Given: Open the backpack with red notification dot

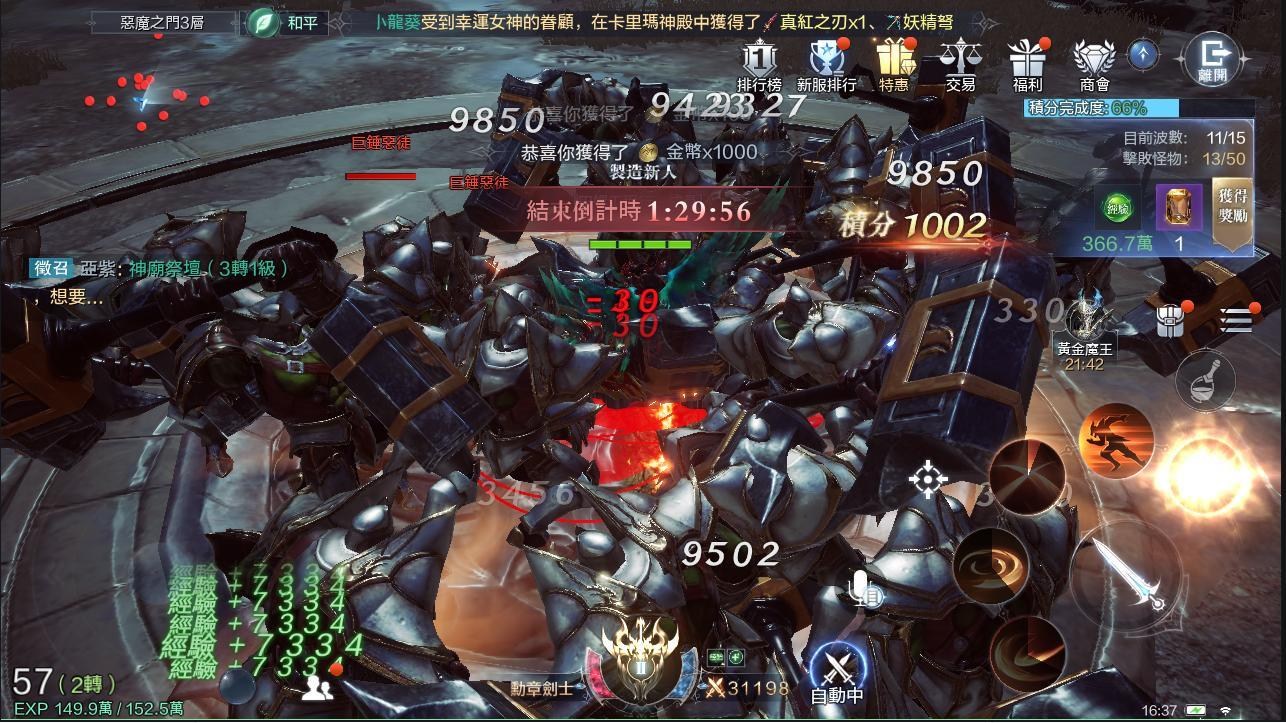Looking at the screenshot, I should coord(1168,319).
